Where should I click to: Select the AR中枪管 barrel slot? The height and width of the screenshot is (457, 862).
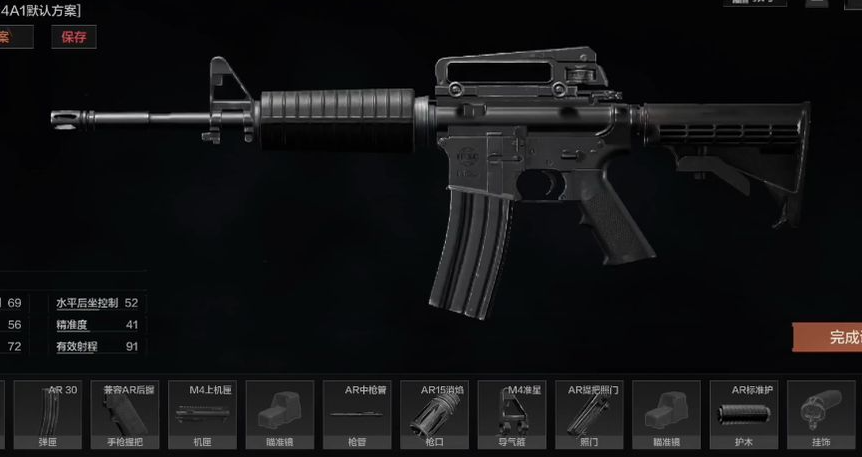tap(357, 415)
